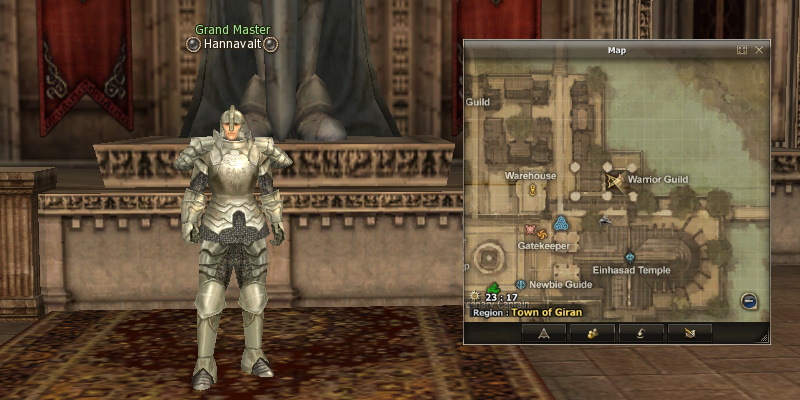The height and width of the screenshot is (400, 800).
Task: Click the gold party icon map button
Action: [592, 333]
